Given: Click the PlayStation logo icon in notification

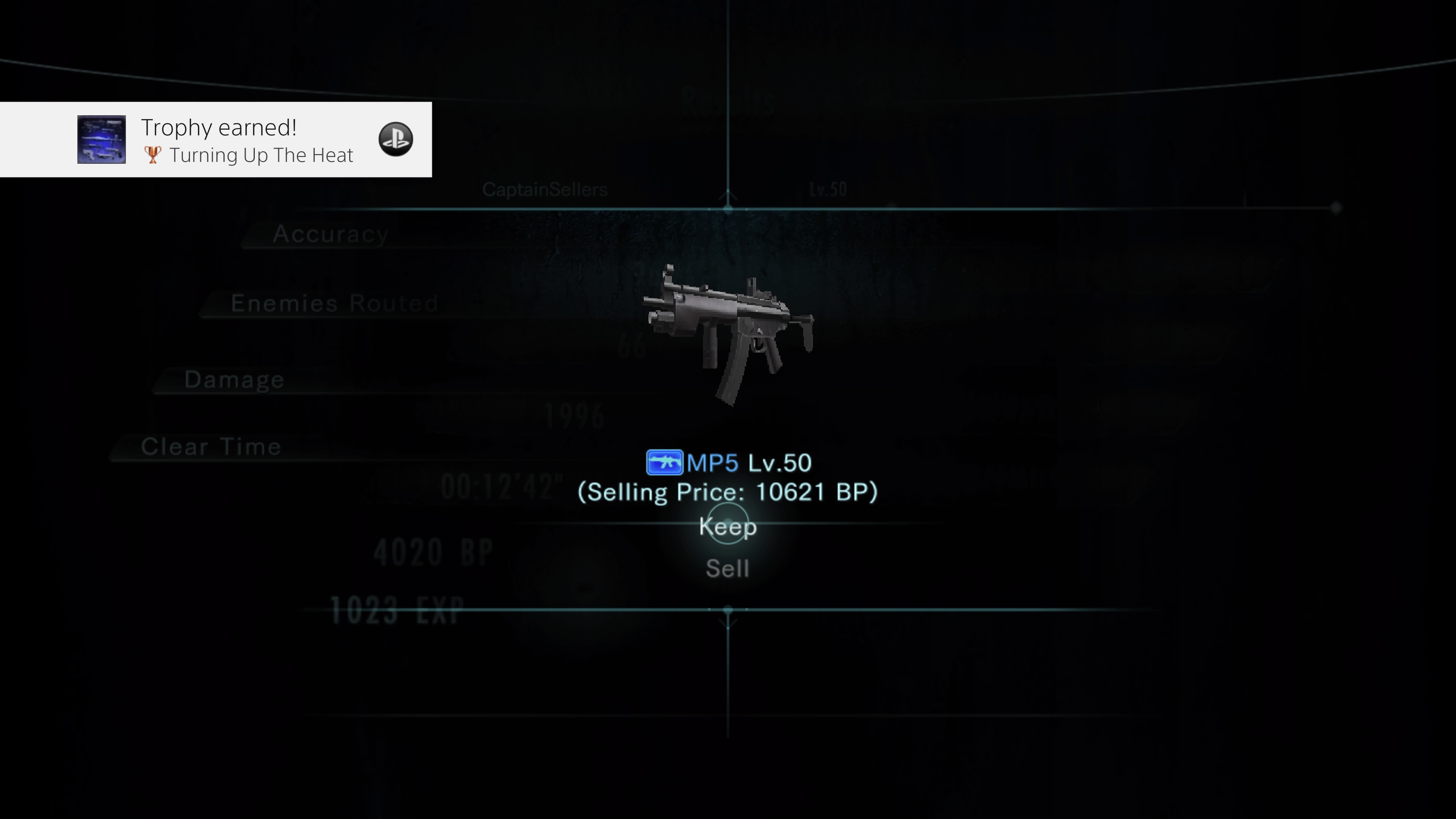Looking at the screenshot, I should click(395, 139).
